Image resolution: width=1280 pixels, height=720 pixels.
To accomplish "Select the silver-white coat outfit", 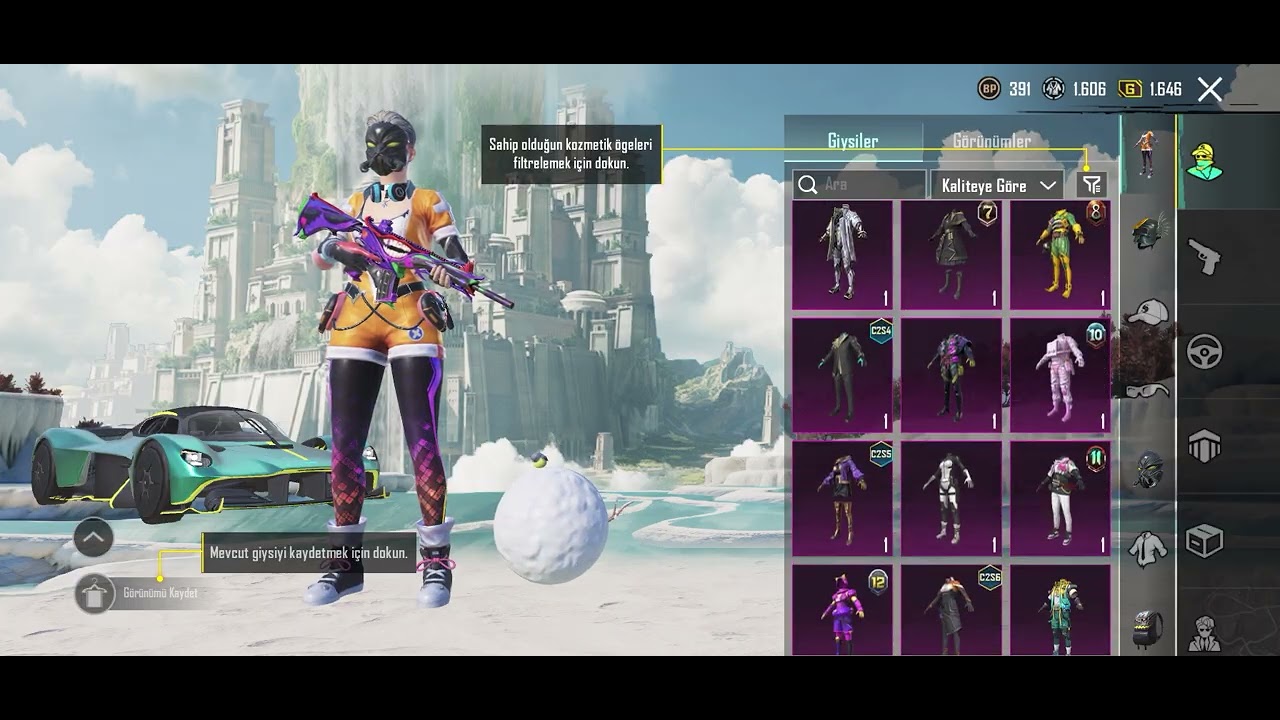I will pyautogui.click(x=842, y=255).
